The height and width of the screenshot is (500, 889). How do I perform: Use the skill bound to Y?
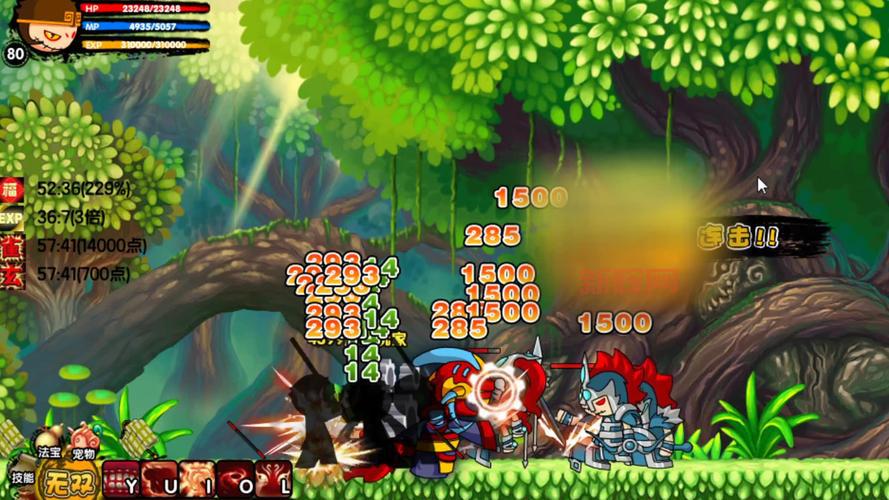[x=119, y=479]
